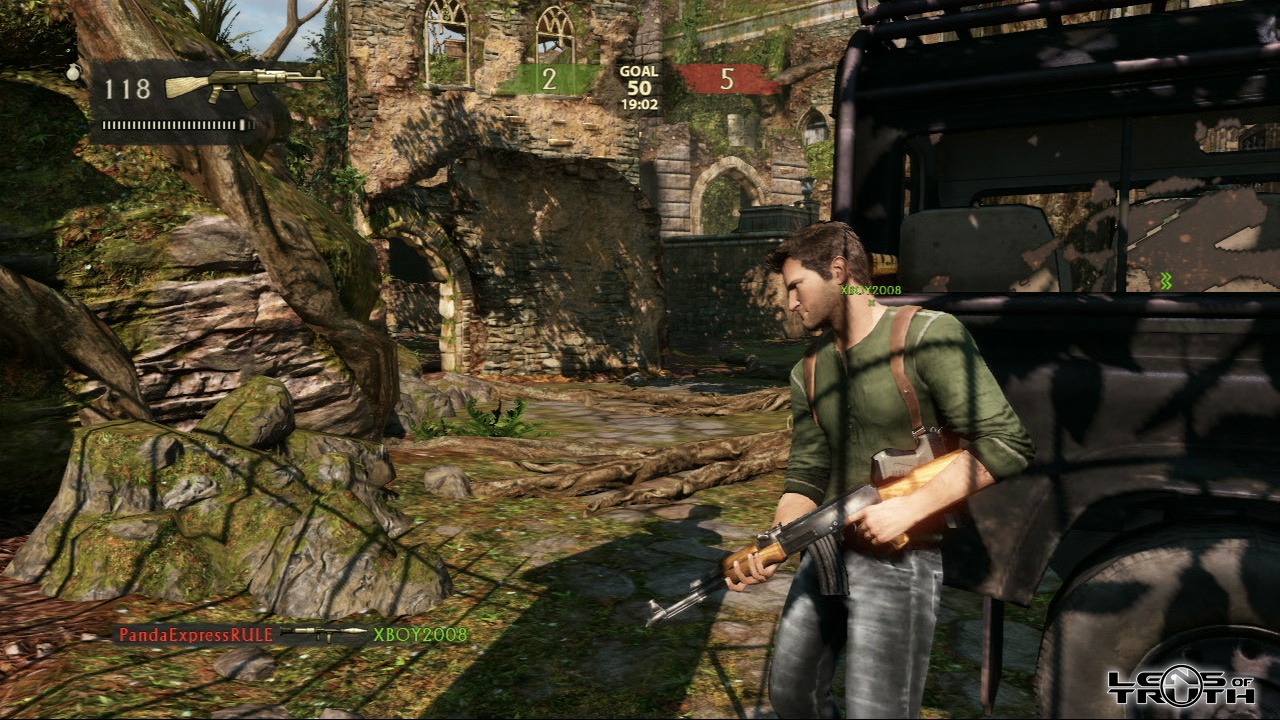This screenshot has width=1280, height=720.
Task: Select the green XBOY2008 name in the kill feed
Action: (420, 634)
